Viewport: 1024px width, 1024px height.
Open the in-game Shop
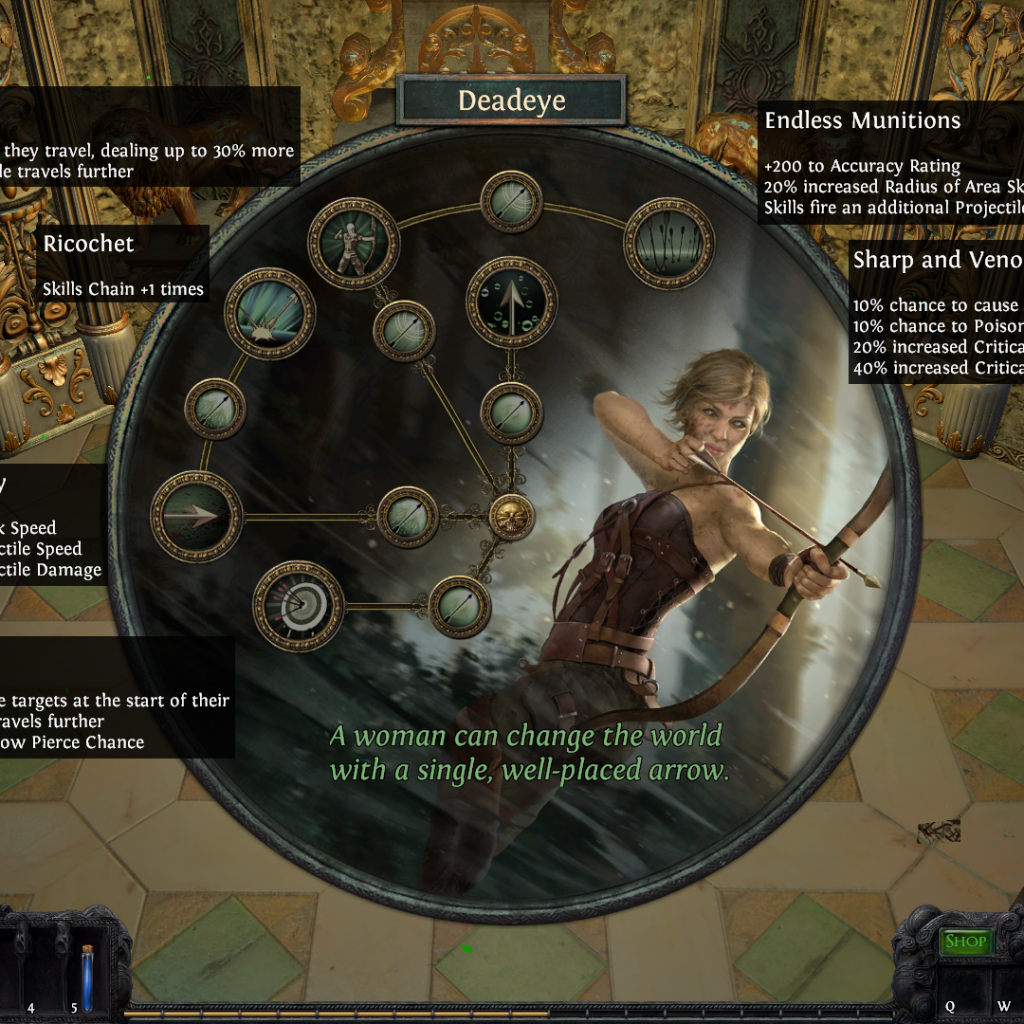point(965,941)
